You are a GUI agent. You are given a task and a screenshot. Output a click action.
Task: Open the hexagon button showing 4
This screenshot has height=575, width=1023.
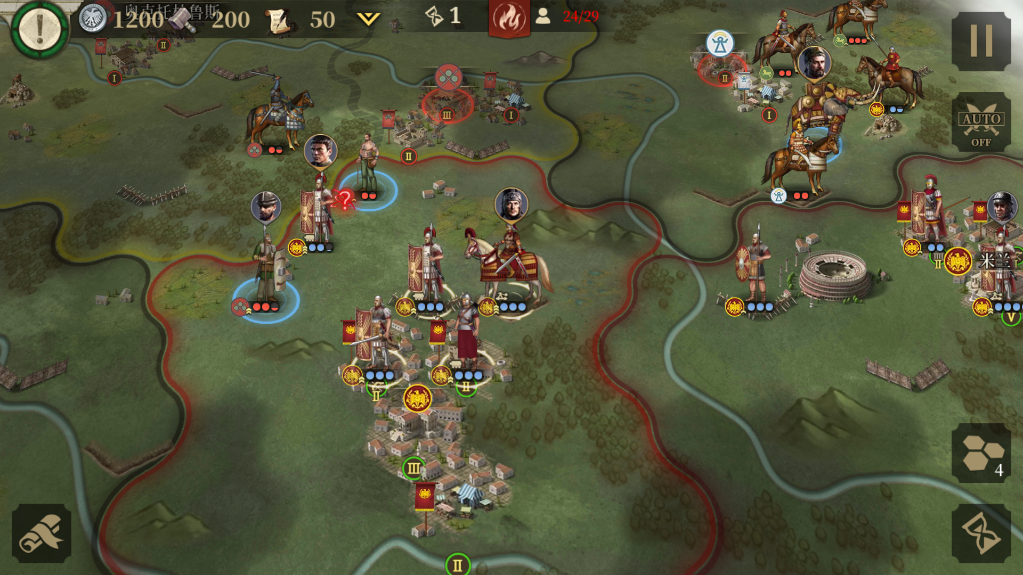[980, 452]
